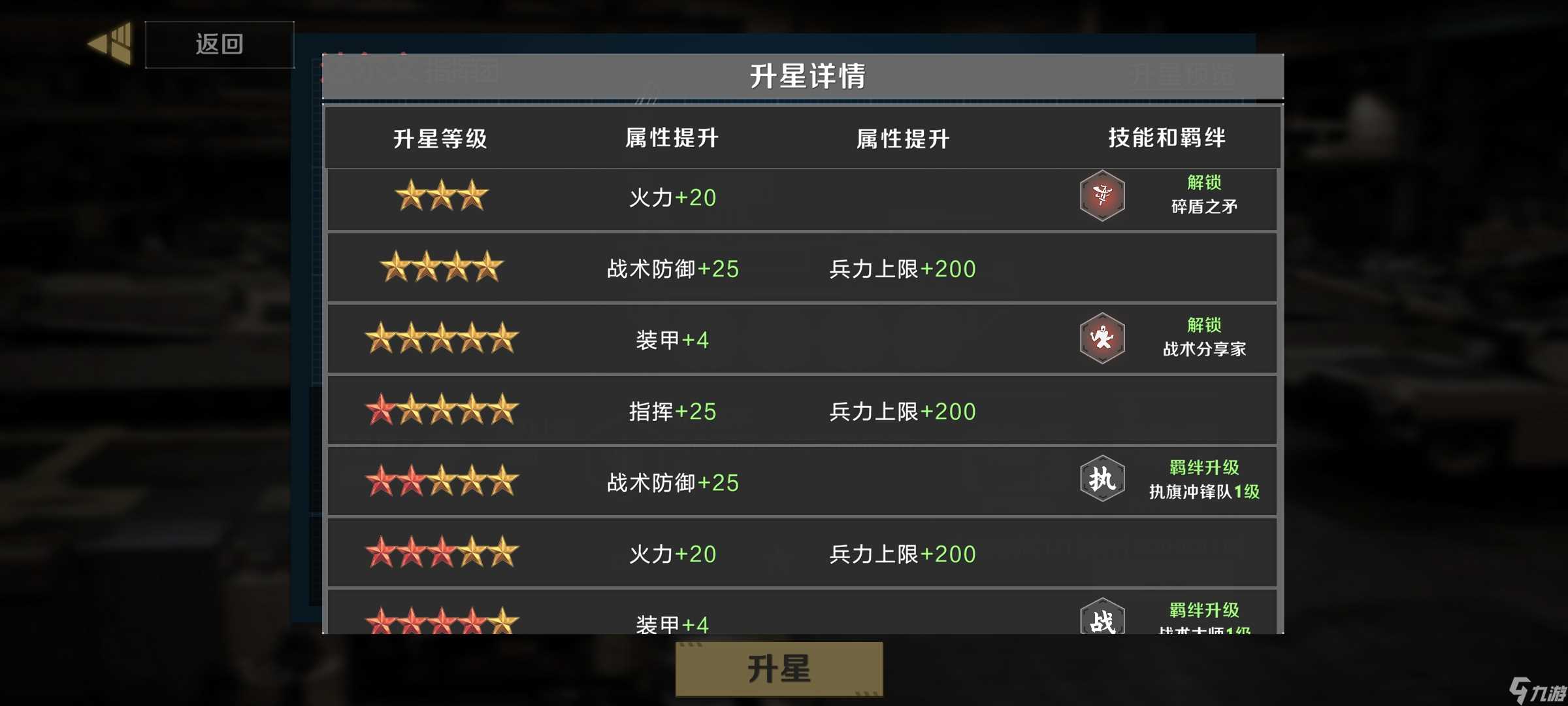Click the three-star rank icon row
1568x706 pixels.
(x=441, y=196)
